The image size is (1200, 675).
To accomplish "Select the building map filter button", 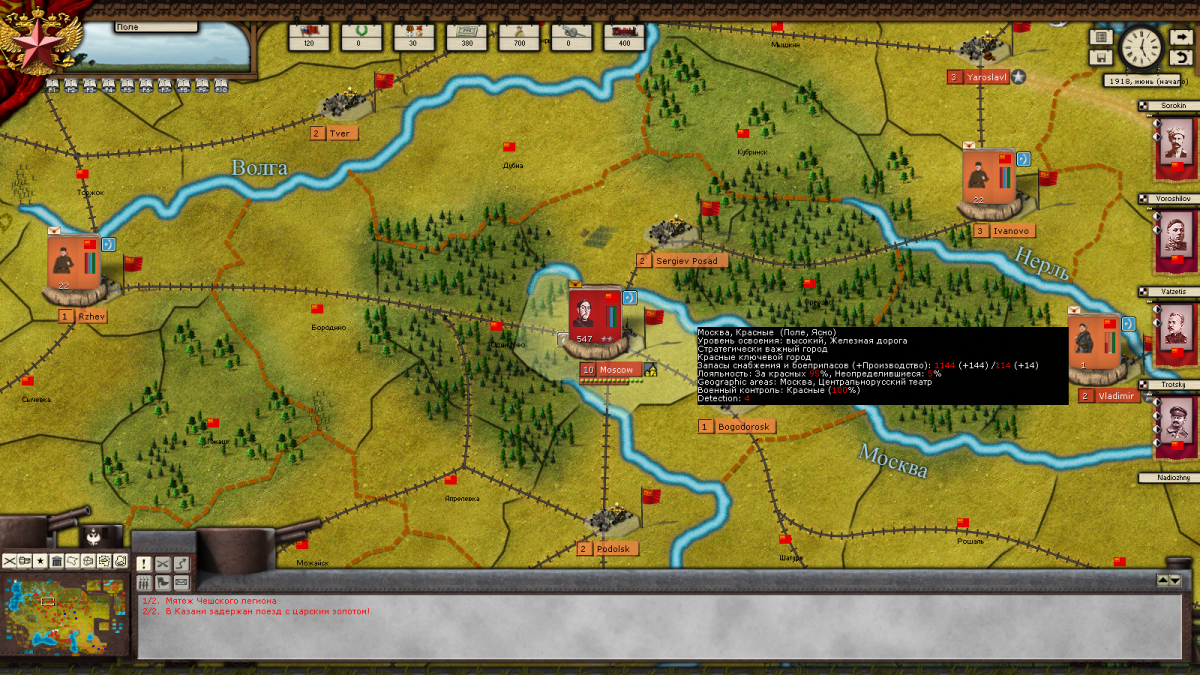I will pyautogui.click(x=56, y=561).
